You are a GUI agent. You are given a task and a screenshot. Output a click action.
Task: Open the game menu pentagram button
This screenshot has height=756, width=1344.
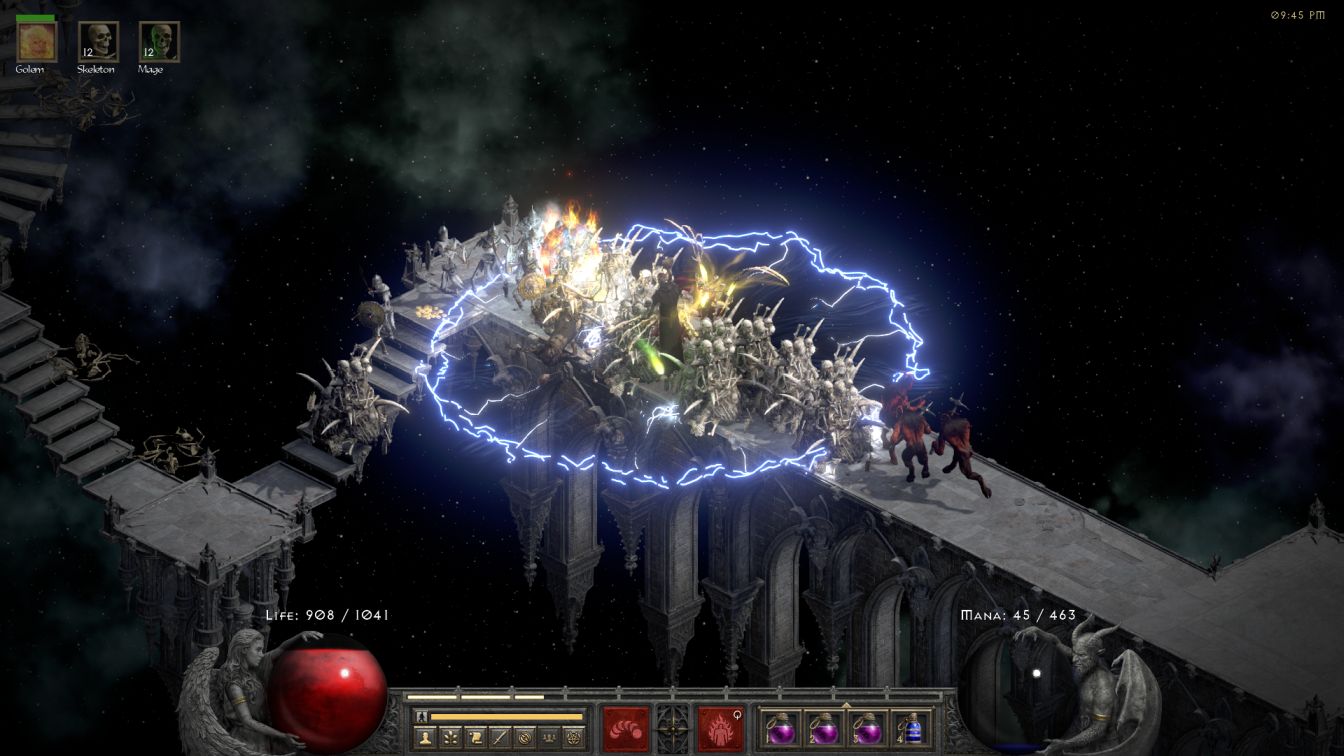coord(573,738)
